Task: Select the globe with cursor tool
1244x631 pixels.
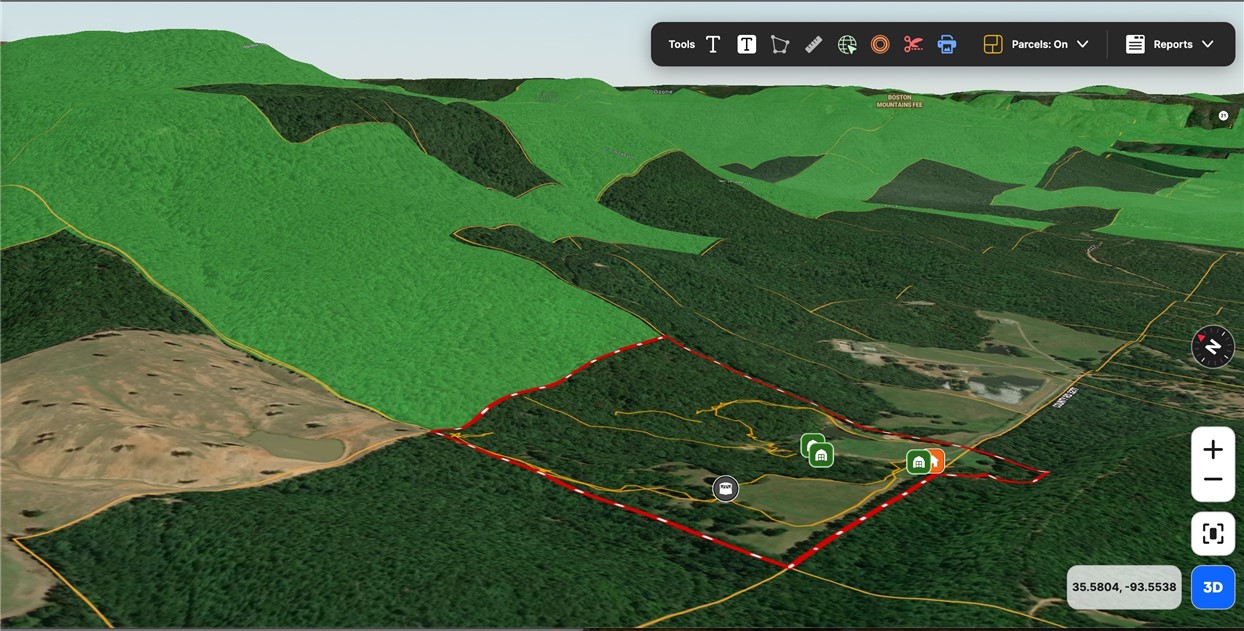Action: 847,44
